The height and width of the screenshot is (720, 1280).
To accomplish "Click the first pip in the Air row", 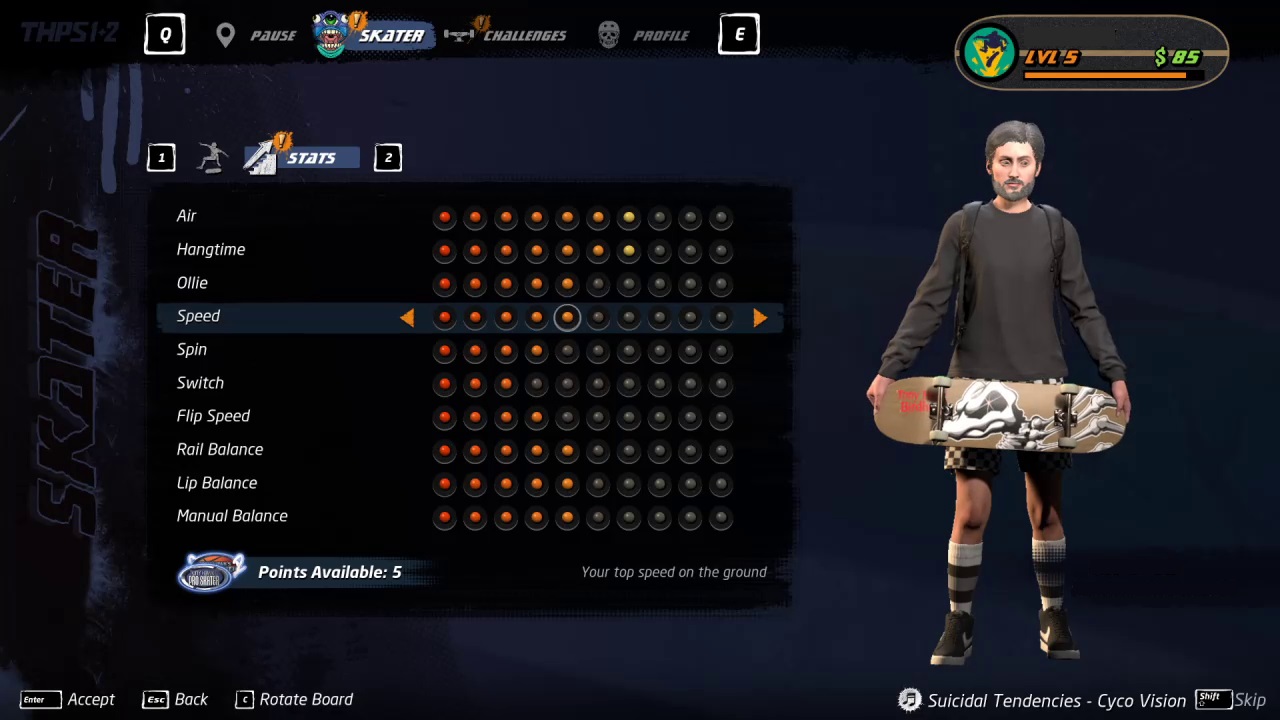I will click(444, 217).
